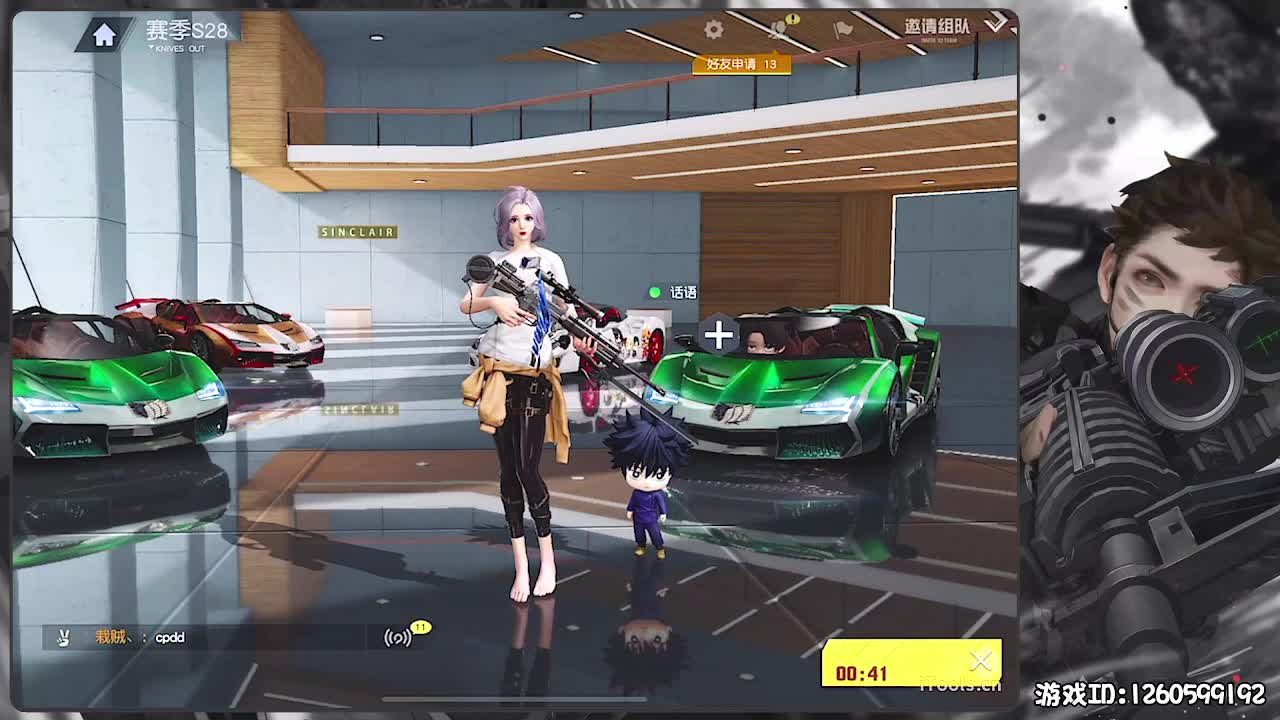
Task: Dismiss the 00:41 countdown with the X
Action: [x=981, y=660]
